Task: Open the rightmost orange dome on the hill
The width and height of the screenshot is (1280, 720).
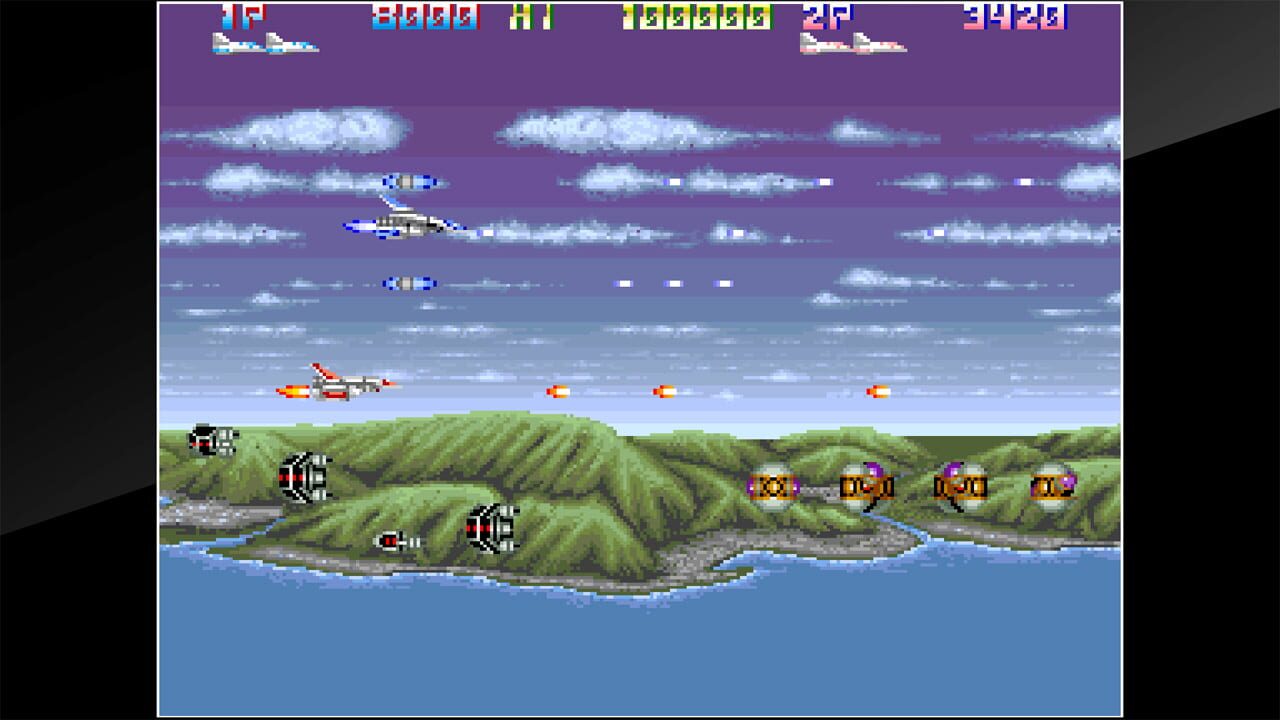Action: pos(1050,487)
